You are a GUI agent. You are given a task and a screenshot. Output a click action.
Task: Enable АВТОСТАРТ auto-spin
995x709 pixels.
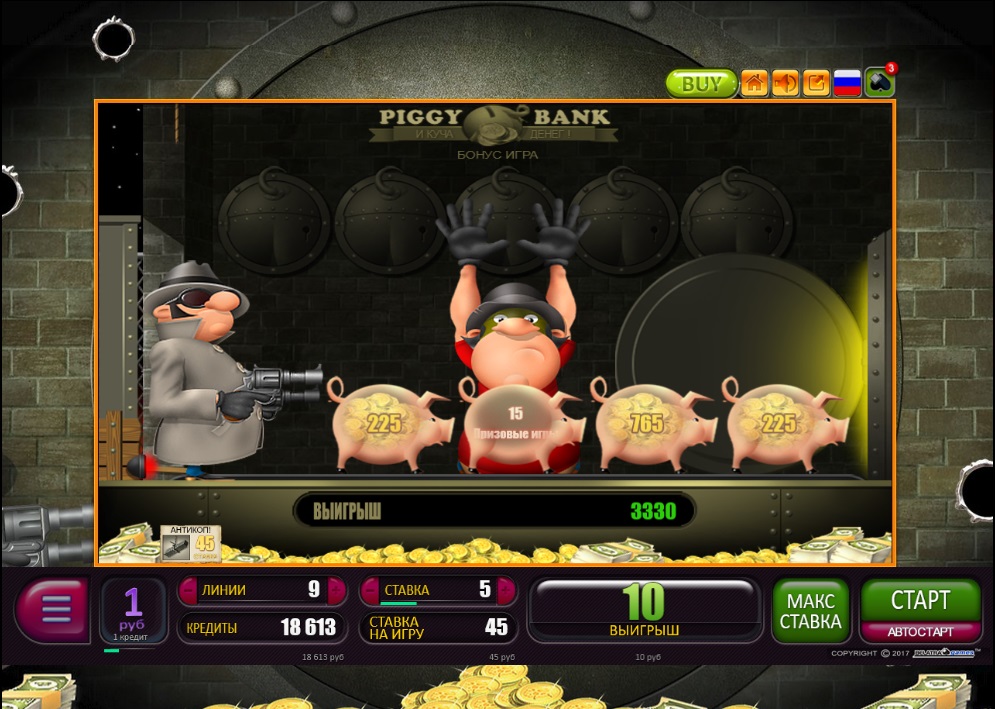click(920, 632)
